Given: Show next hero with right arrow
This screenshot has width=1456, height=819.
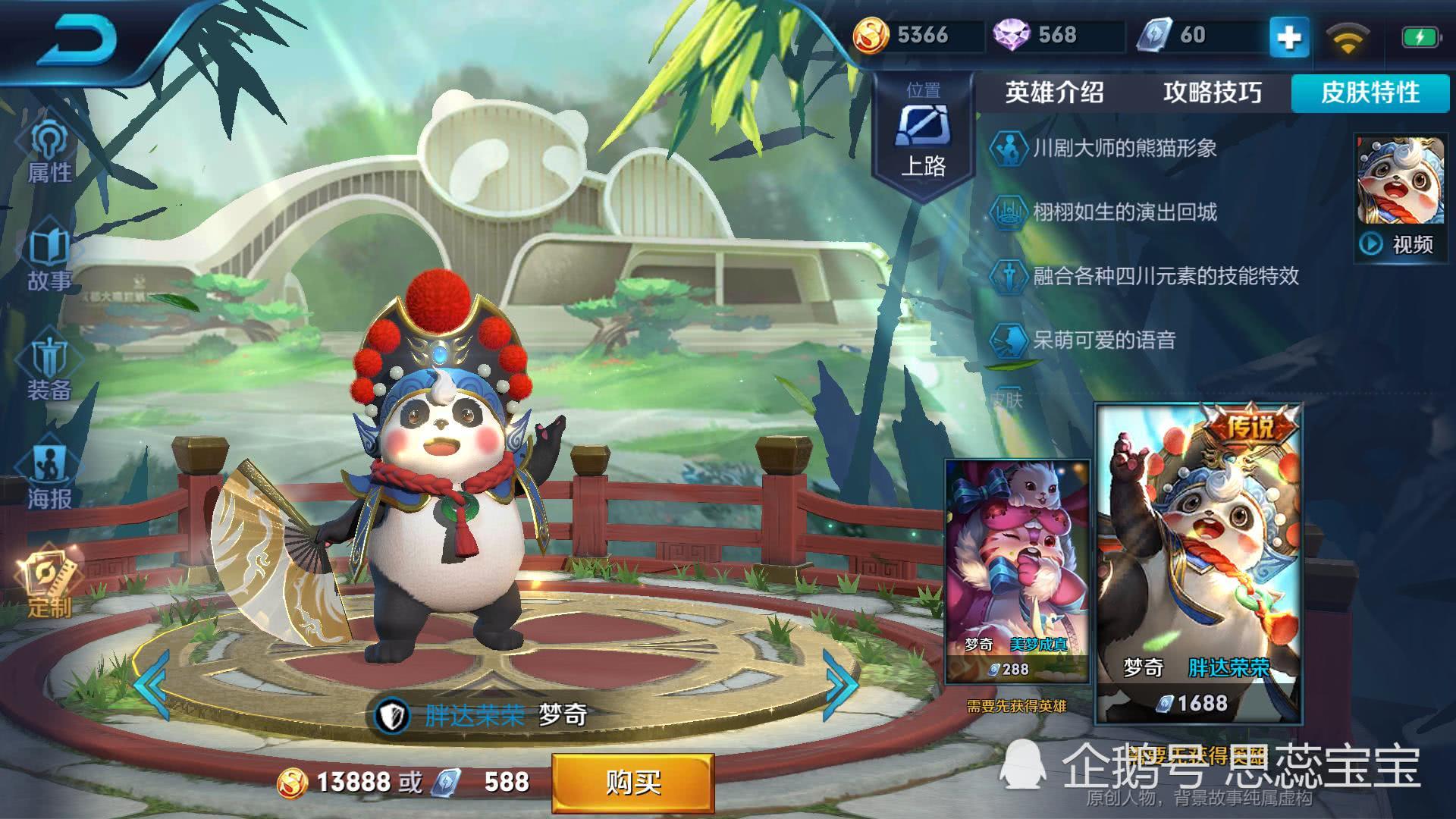Looking at the screenshot, I should (x=840, y=685).
